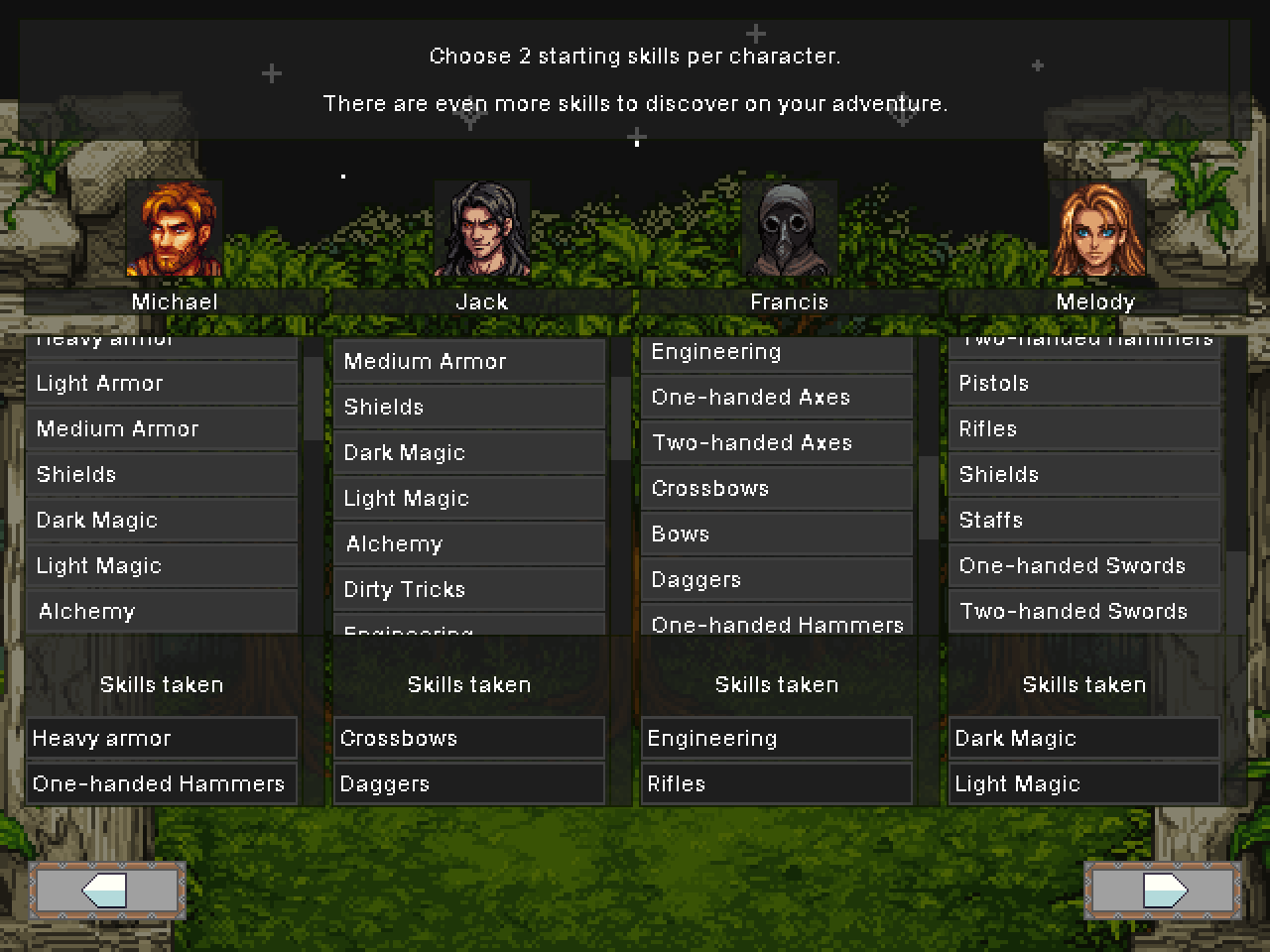
Task: Remove One-handed Hammers from Michael's taken skills
Action: (x=162, y=784)
